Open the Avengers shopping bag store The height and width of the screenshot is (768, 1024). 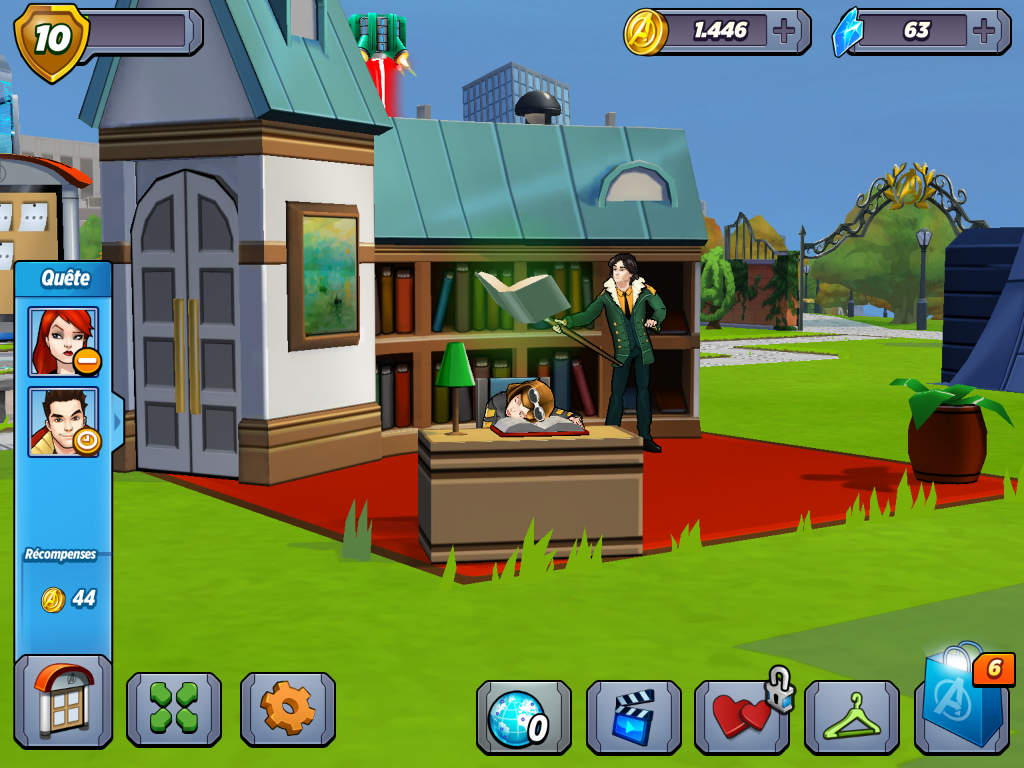point(962,705)
